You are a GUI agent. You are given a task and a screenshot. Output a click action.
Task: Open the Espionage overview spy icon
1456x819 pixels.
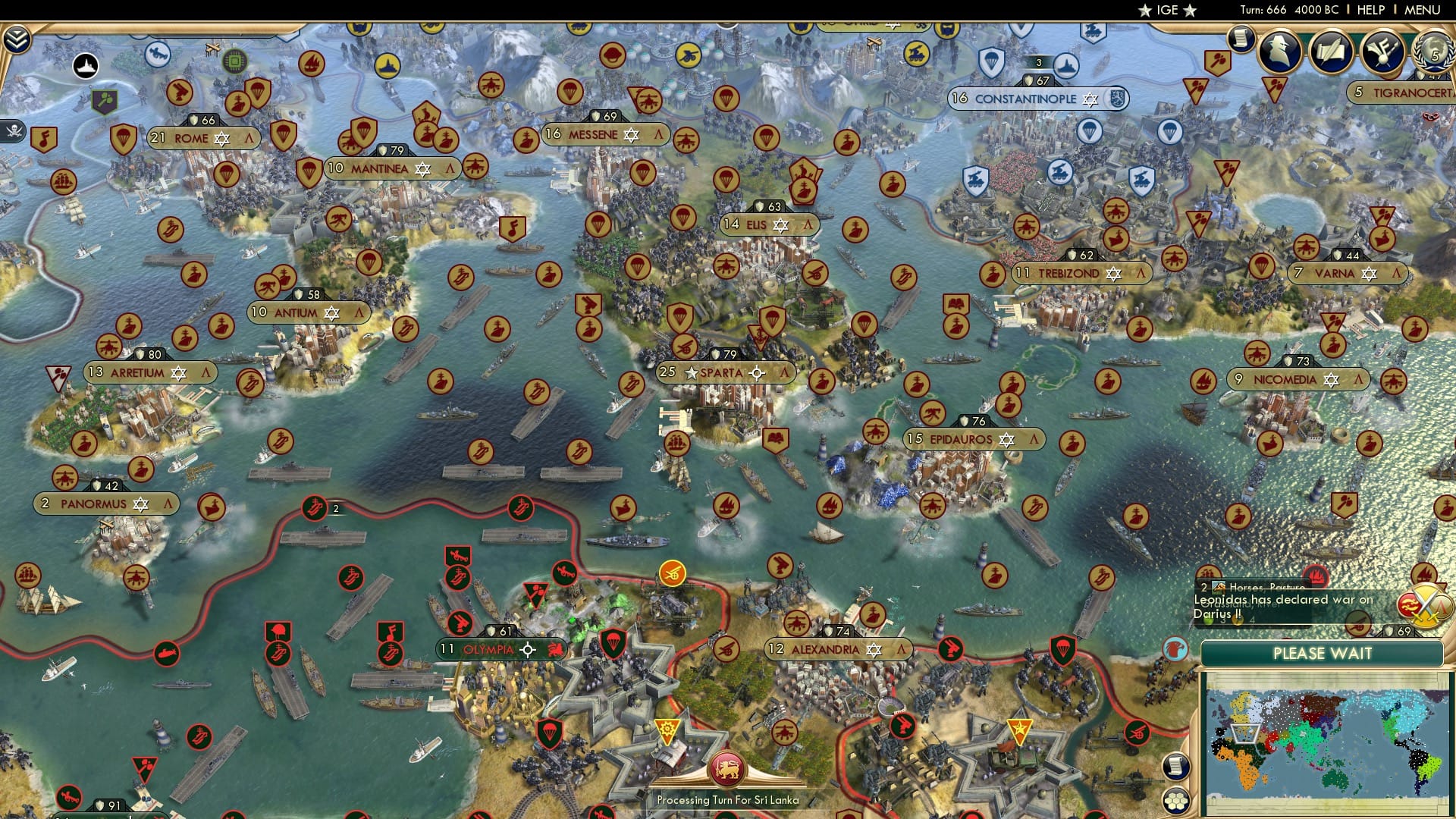click(1280, 53)
